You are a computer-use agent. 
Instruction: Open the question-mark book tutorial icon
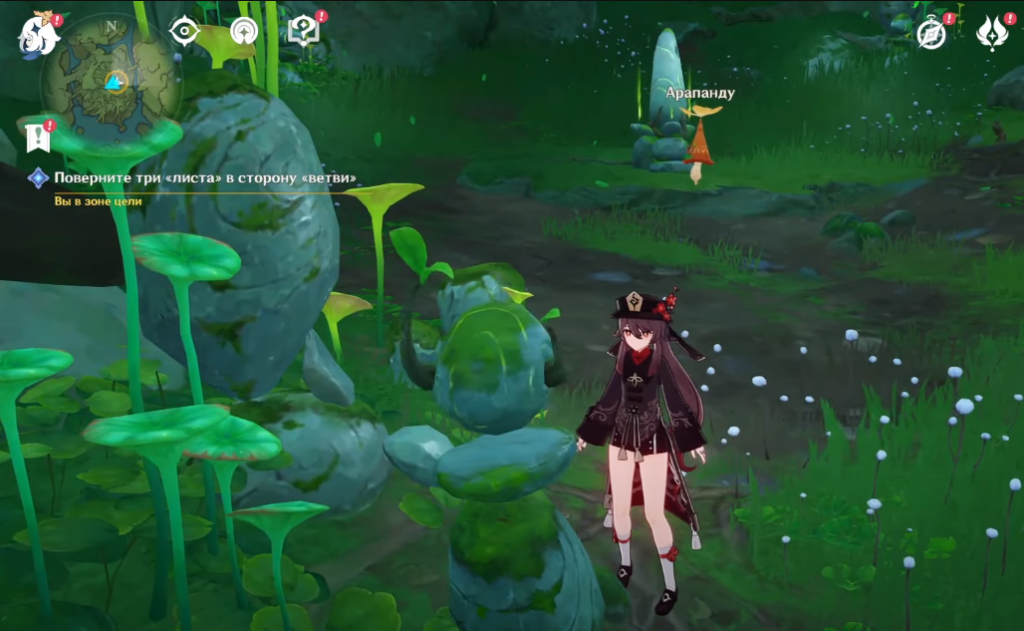[x=302, y=32]
